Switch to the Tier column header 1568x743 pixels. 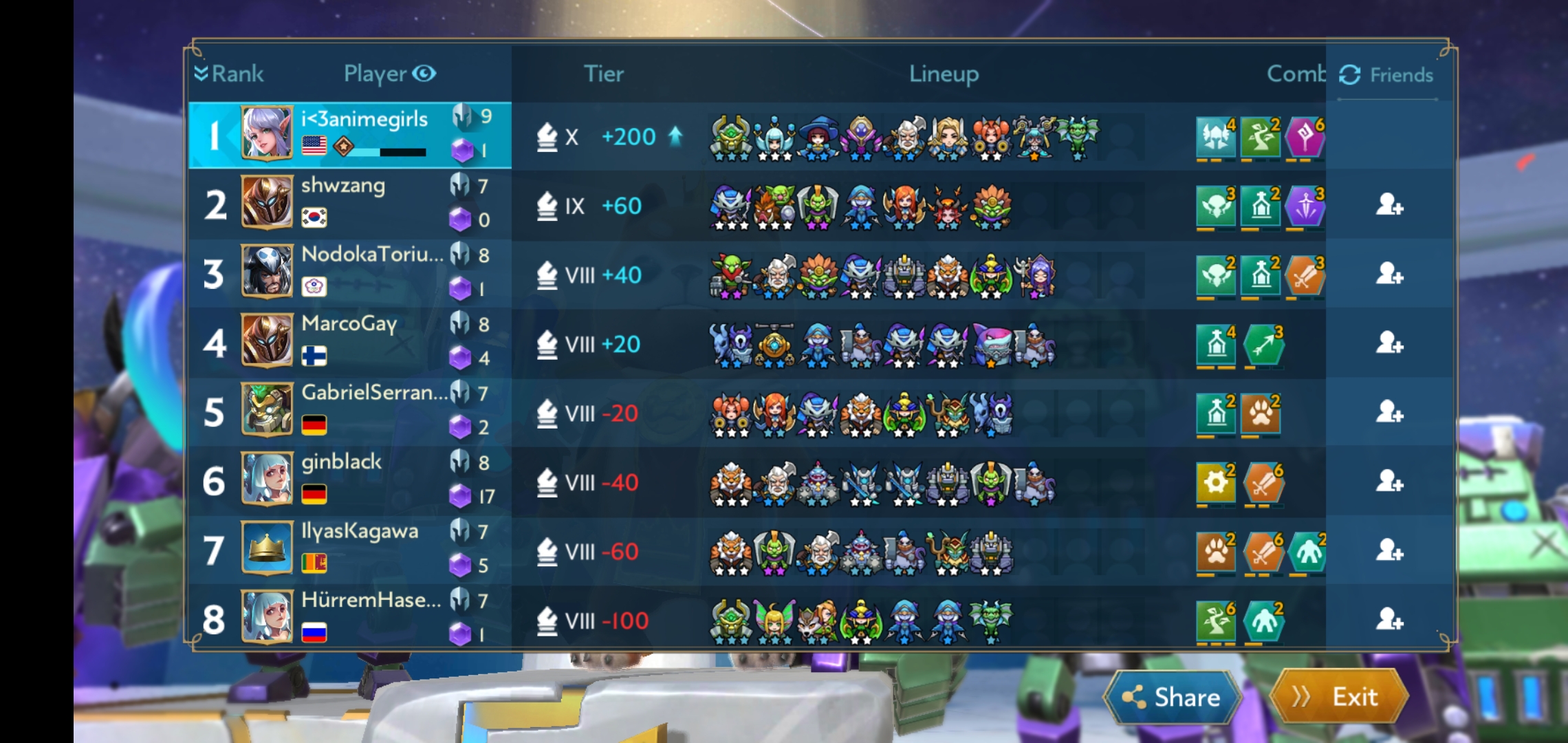click(604, 74)
